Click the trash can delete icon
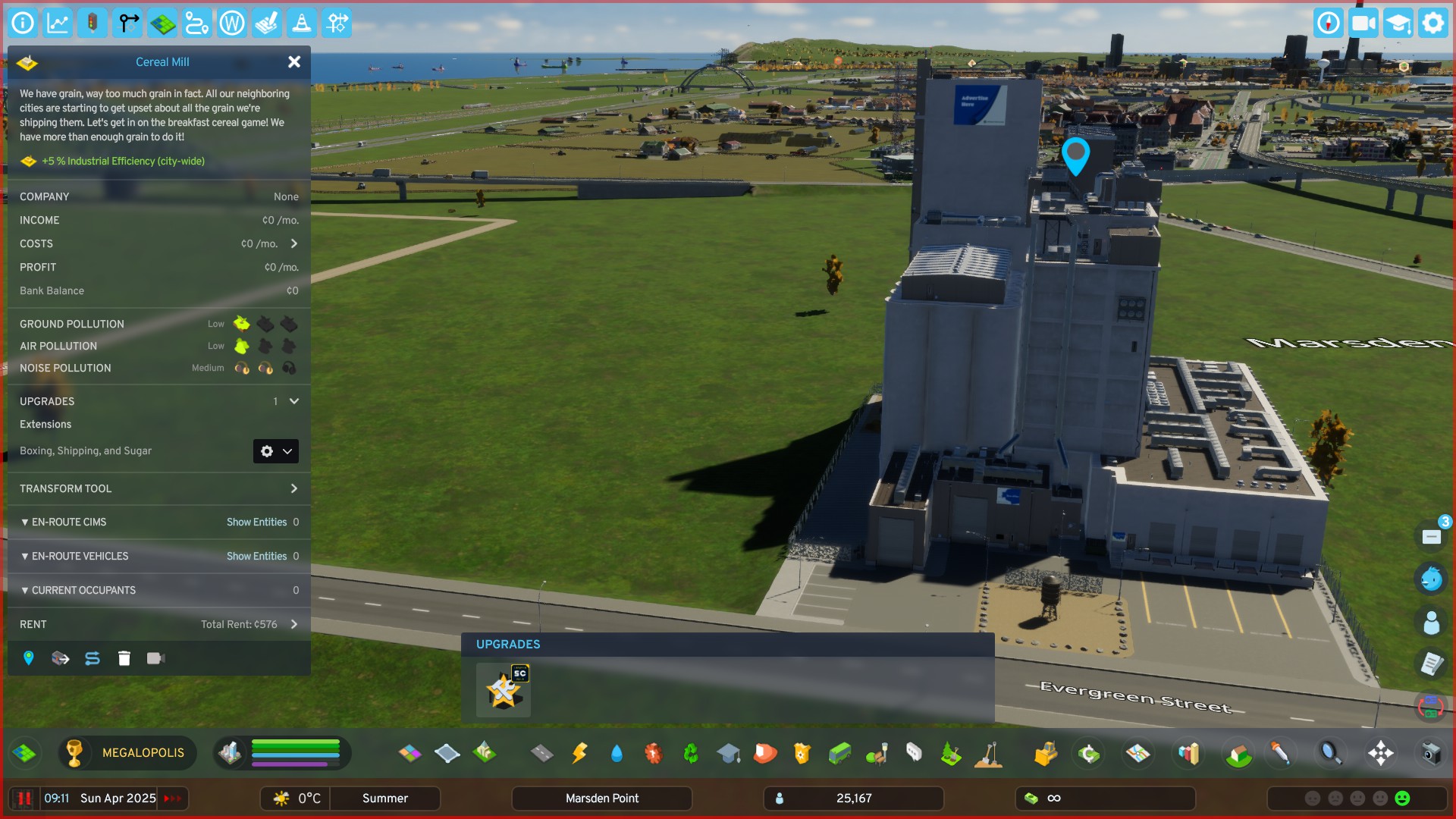This screenshot has height=819, width=1456. [124, 658]
